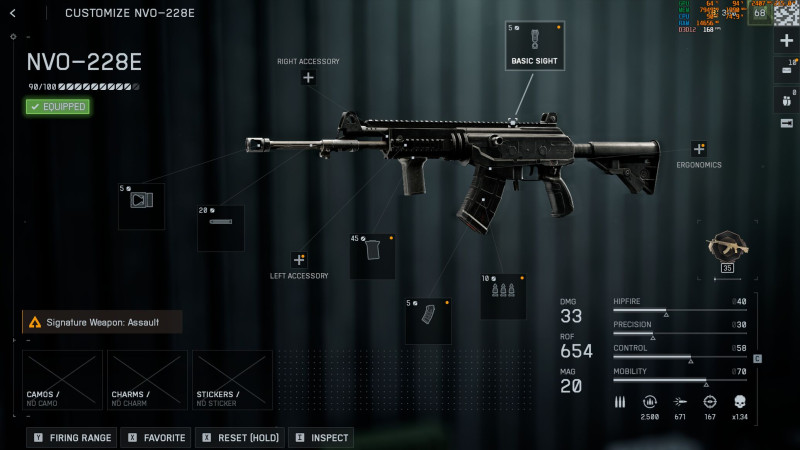Open the Ergonomics attachment slot
This screenshot has width=800, height=450.
point(698,149)
